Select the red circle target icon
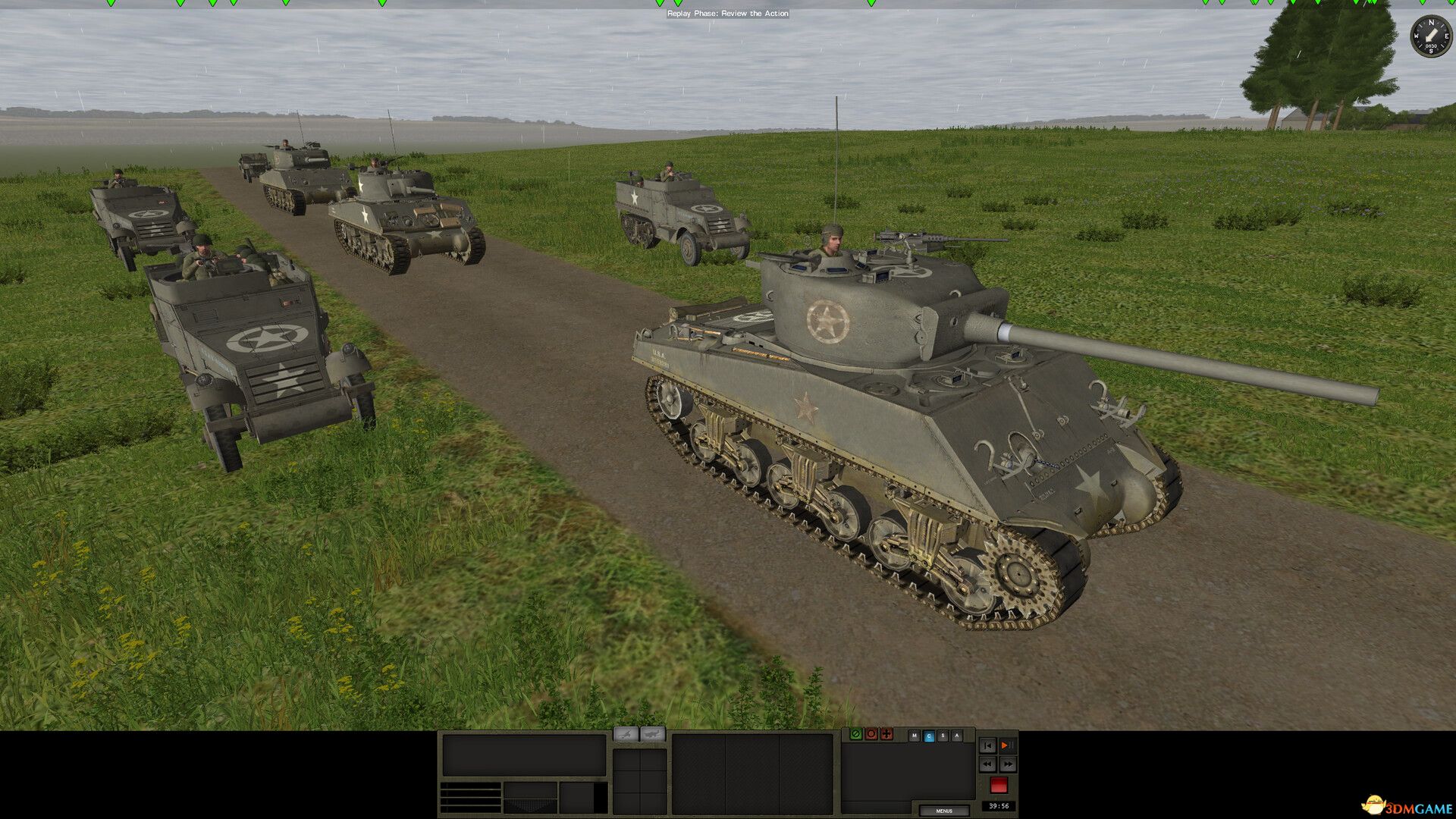The image size is (1456, 819). 871,733
